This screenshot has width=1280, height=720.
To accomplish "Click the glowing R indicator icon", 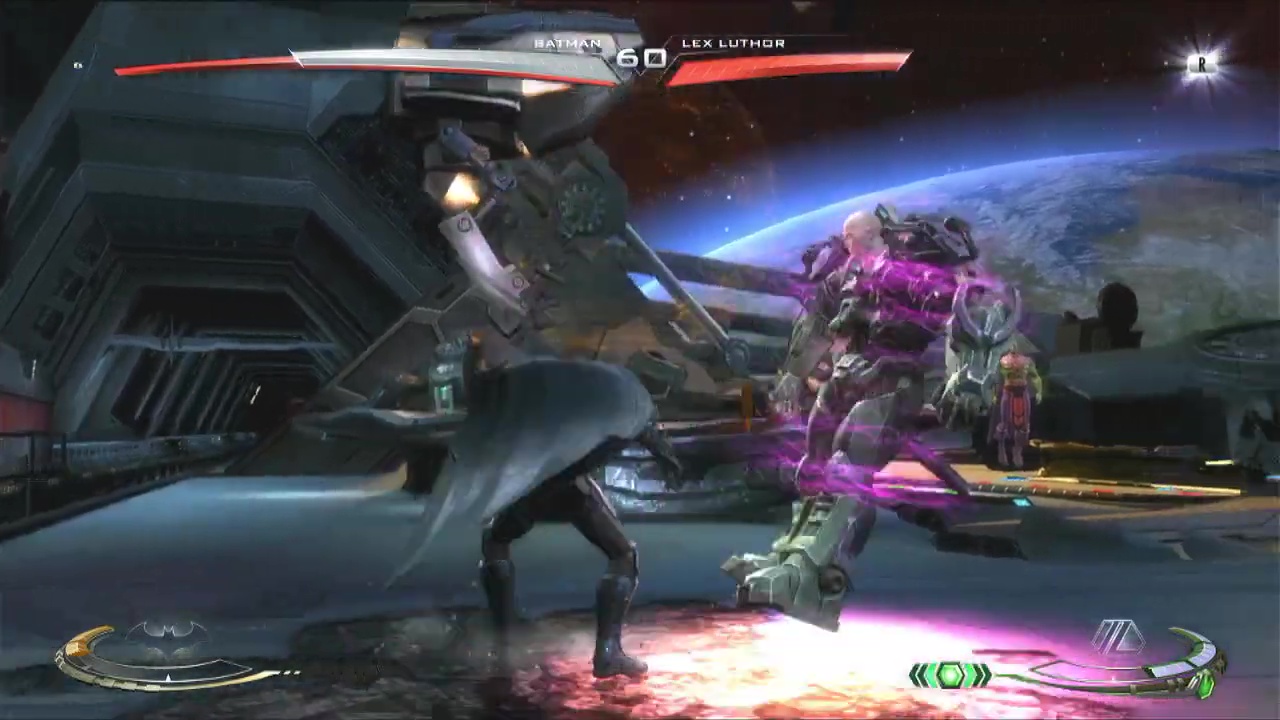I will coord(1202,64).
